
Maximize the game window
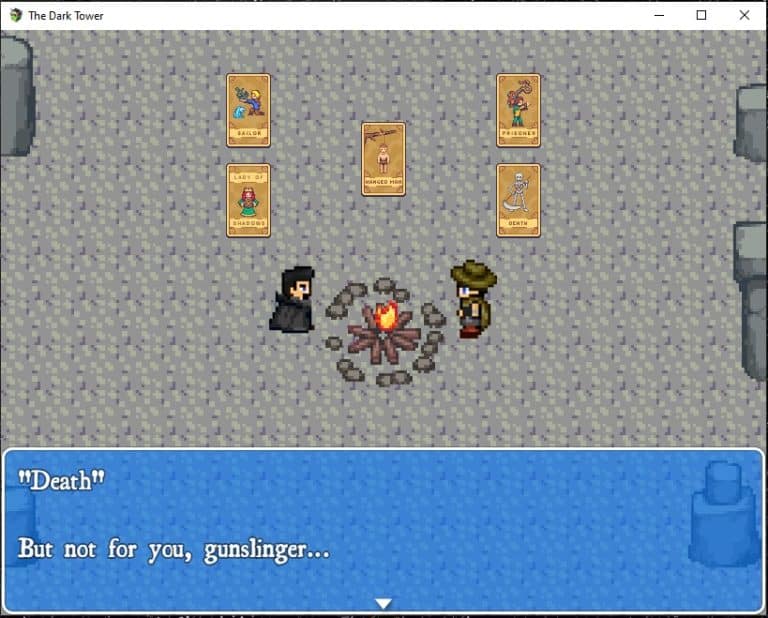[701, 15]
